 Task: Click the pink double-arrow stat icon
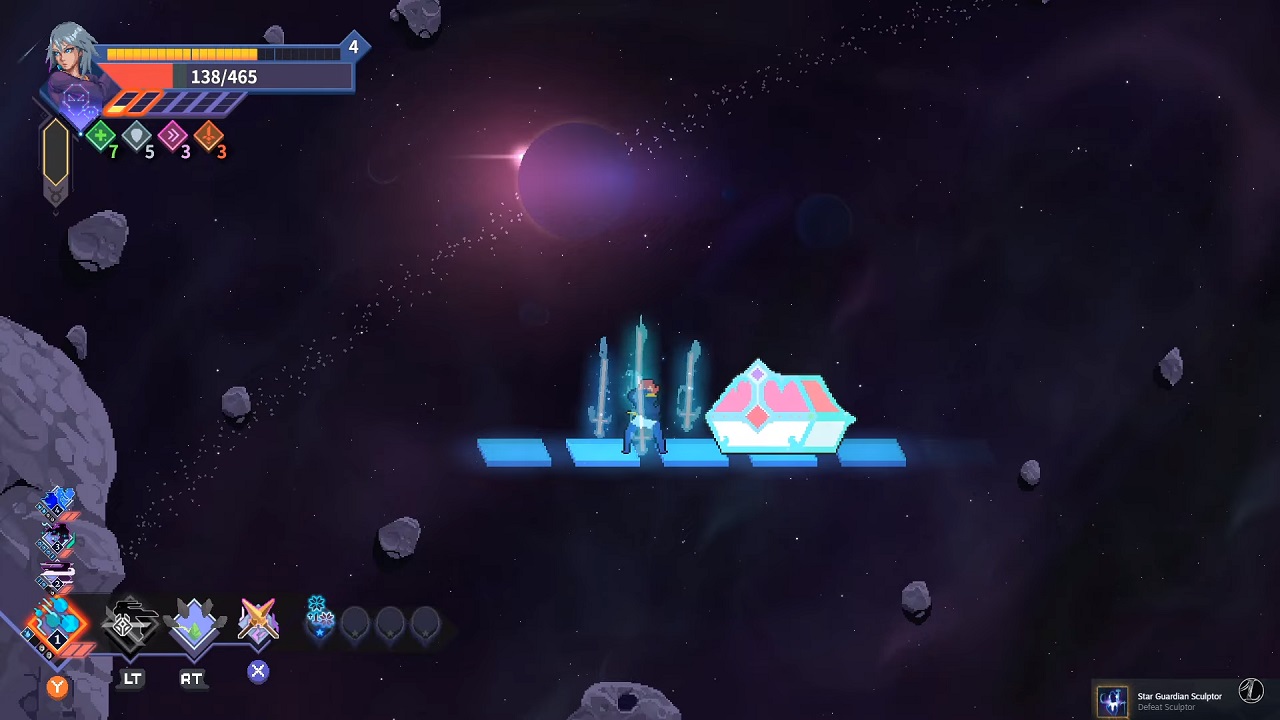click(173, 136)
